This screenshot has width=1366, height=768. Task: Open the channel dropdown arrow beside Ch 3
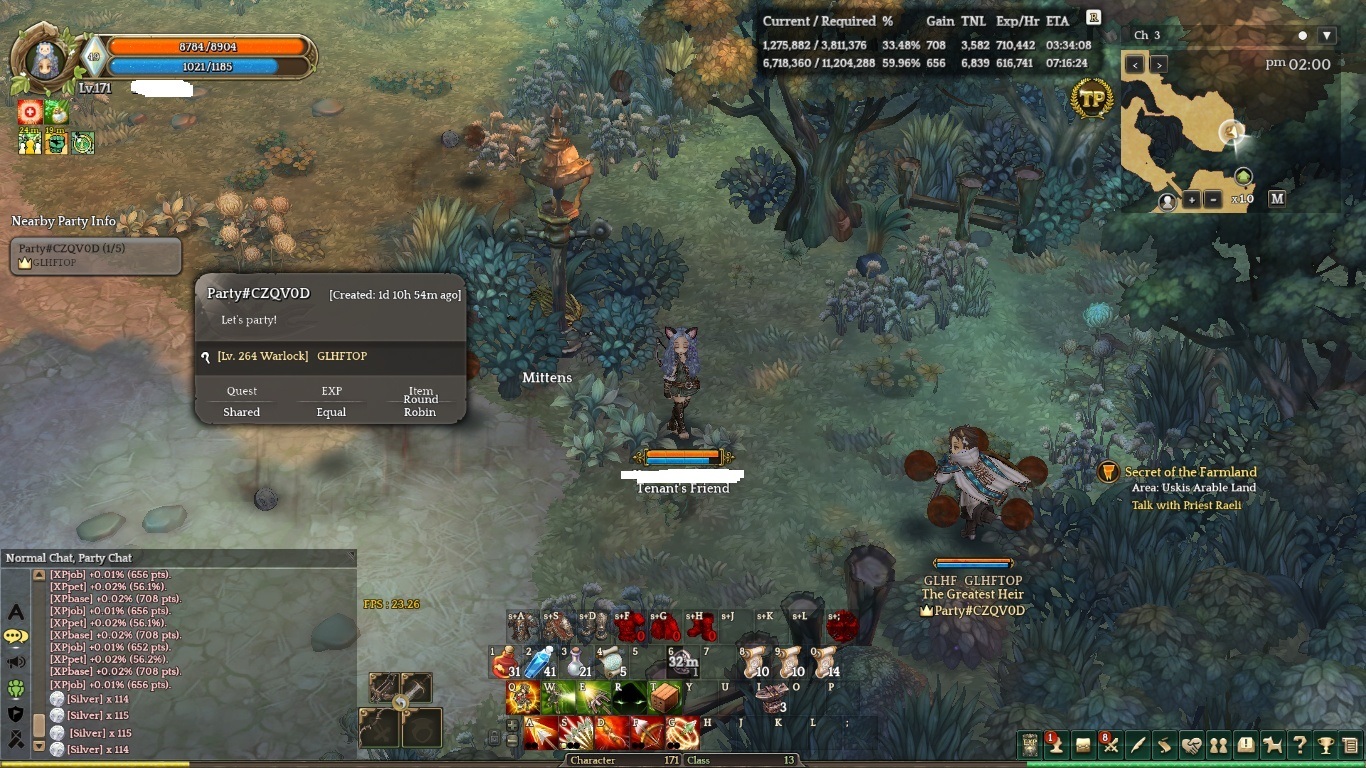click(1327, 35)
